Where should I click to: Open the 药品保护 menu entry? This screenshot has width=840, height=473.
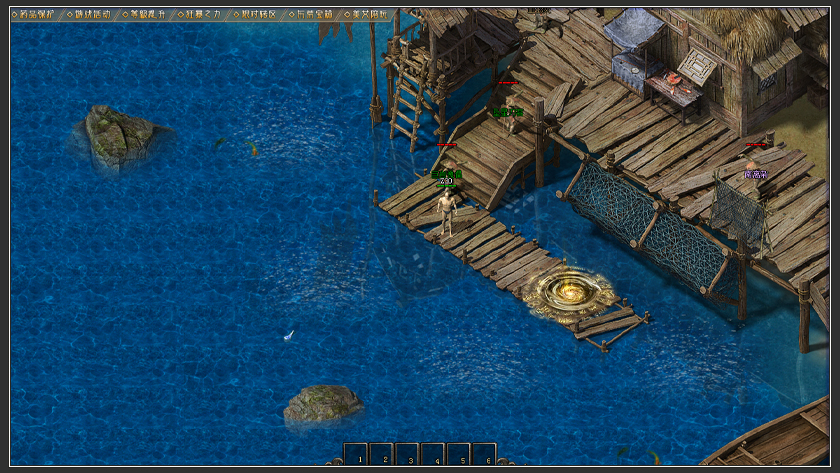coord(37,15)
